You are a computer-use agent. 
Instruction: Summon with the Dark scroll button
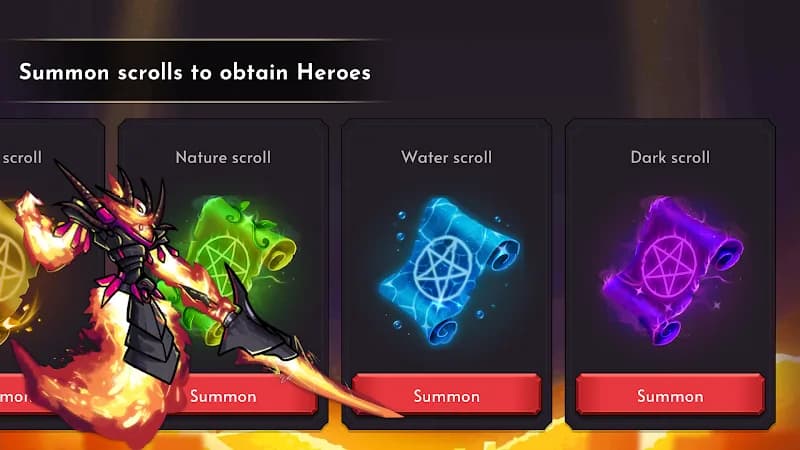(670, 395)
